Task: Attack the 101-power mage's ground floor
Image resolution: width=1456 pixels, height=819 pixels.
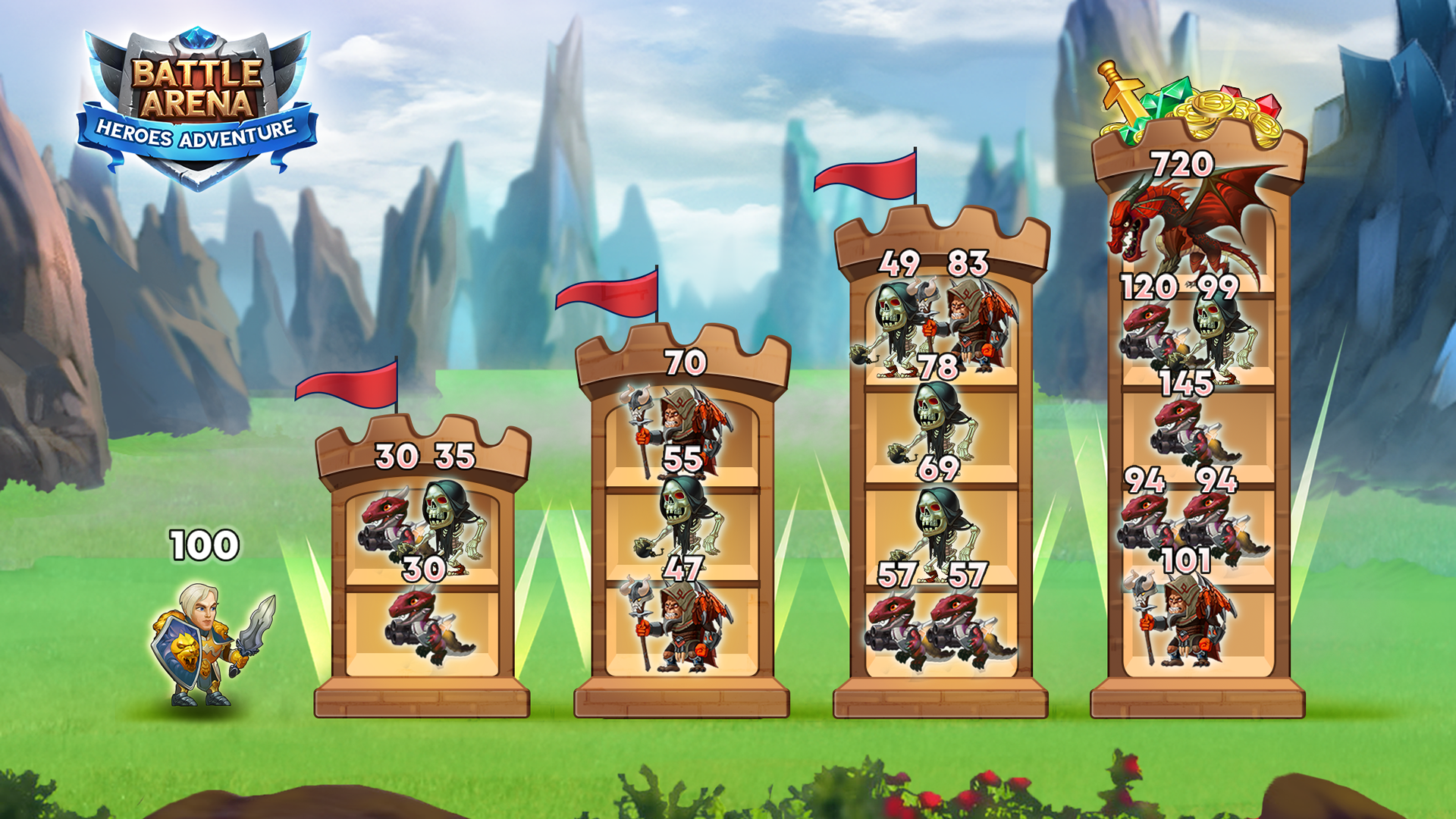Action: 1198,628
